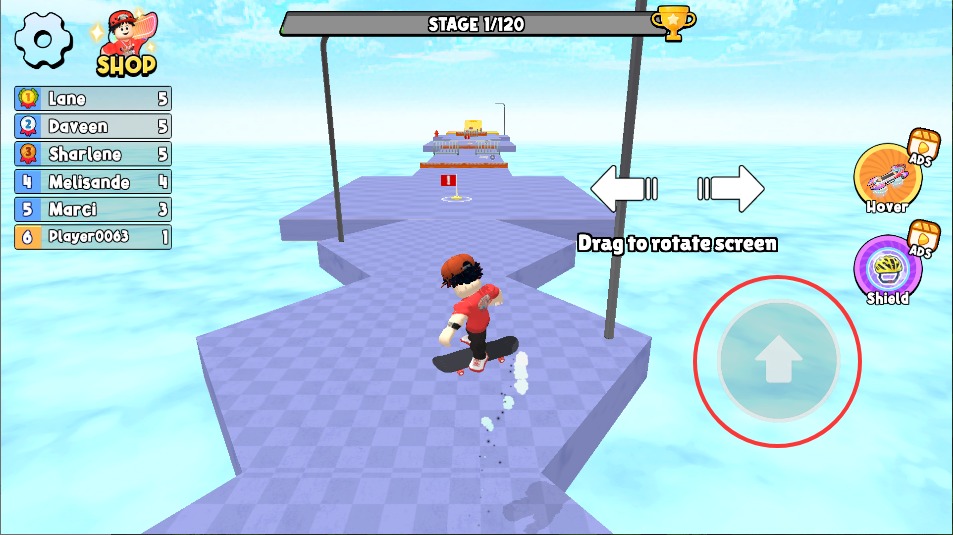Tap the up-arrow jump button
The height and width of the screenshot is (535, 953).
[777, 362]
